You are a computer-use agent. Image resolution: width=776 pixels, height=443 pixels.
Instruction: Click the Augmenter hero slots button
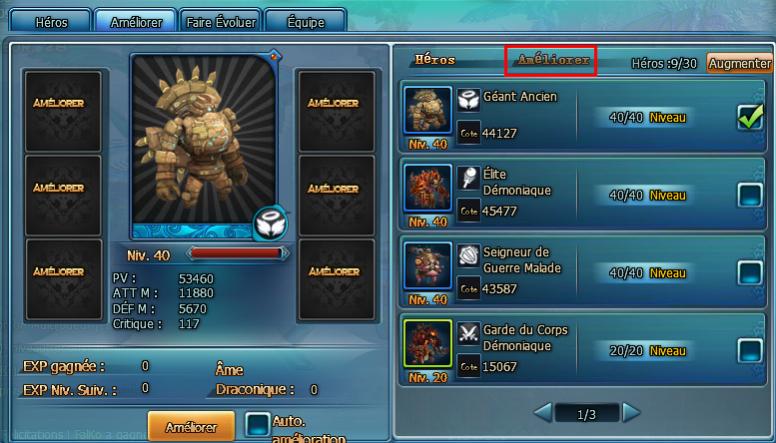[740, 63]
